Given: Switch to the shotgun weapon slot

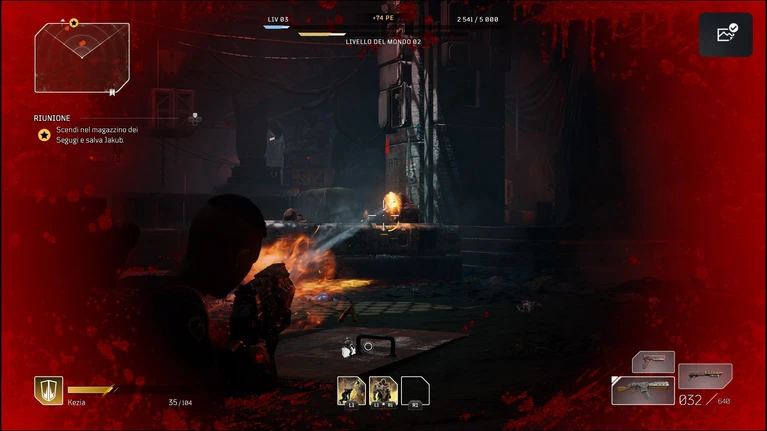Looking at the screenshot, I should tap(705, 376).
